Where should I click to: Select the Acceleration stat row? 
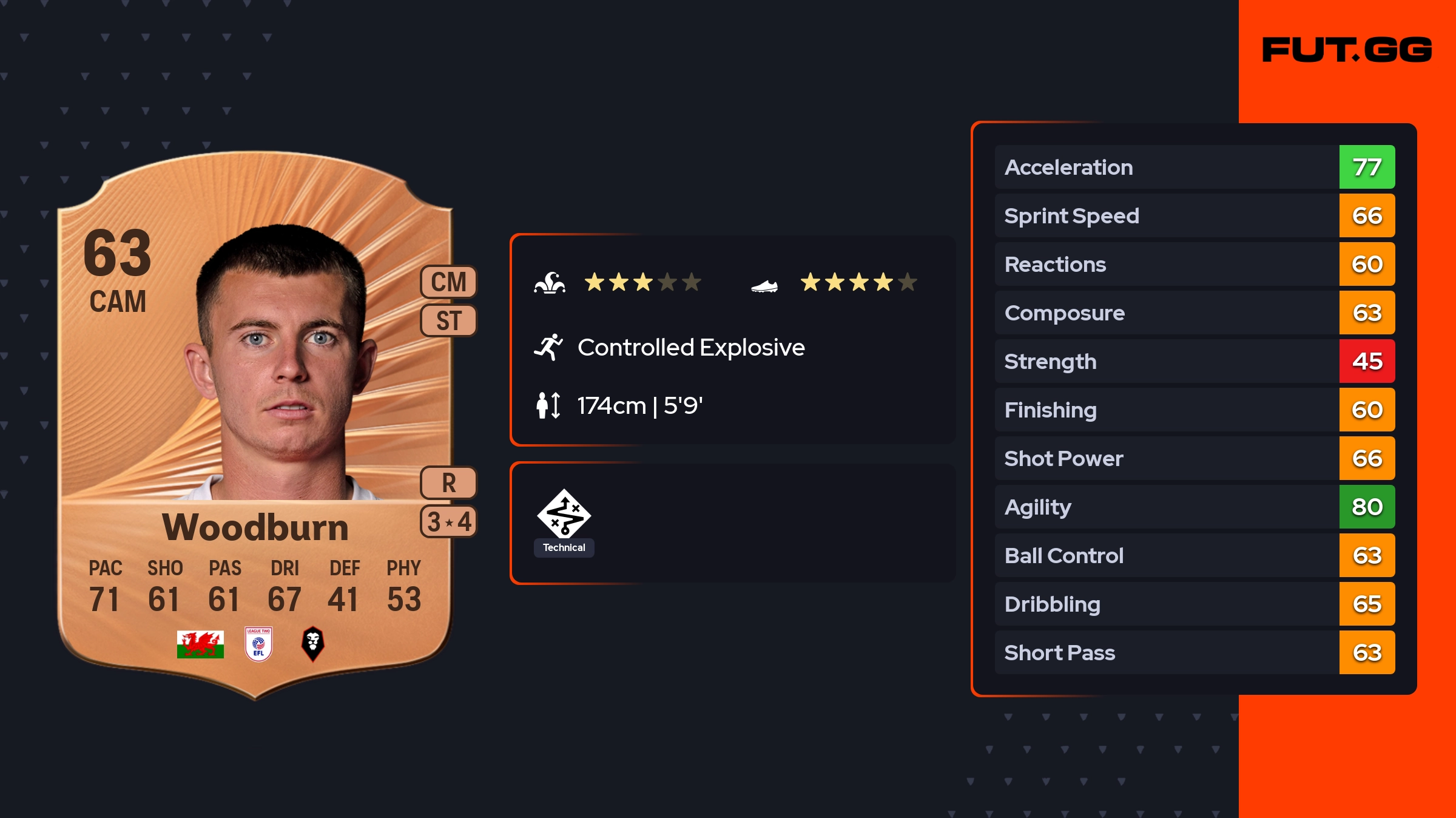(x=1194, y=167)
